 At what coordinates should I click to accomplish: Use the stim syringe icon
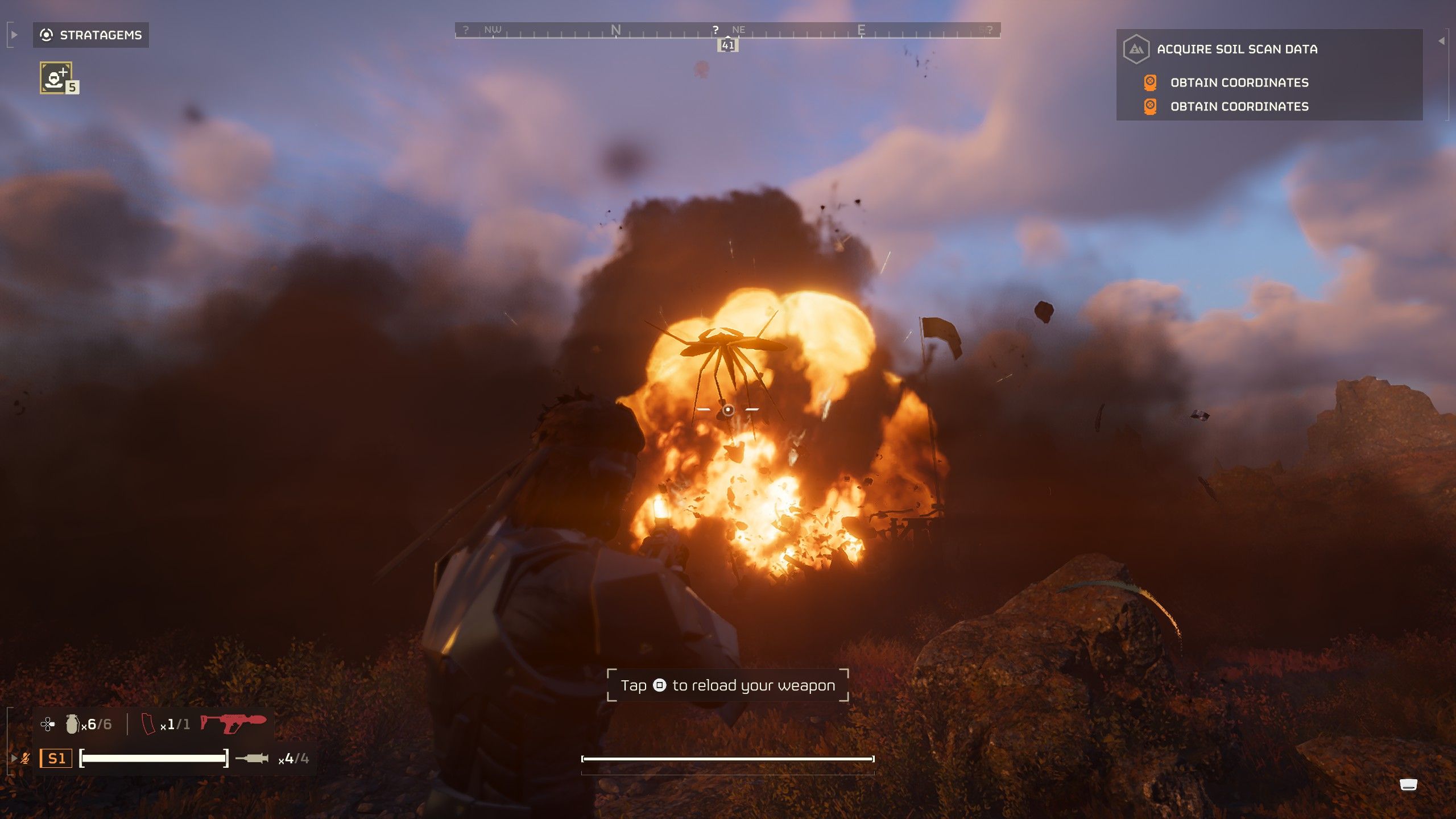252,758
